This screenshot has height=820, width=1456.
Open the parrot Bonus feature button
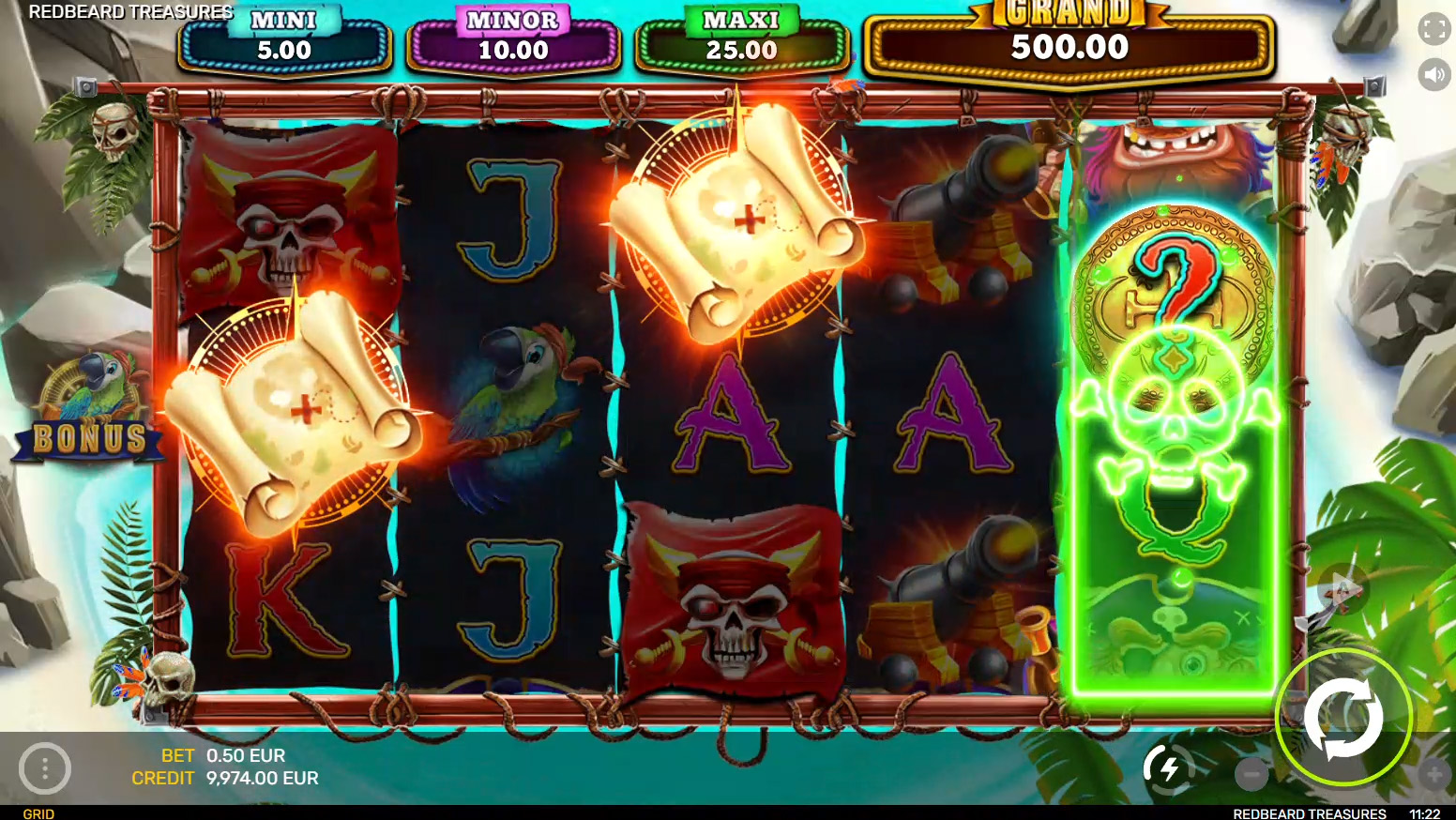pyautogui.click(x=89, y=408)
